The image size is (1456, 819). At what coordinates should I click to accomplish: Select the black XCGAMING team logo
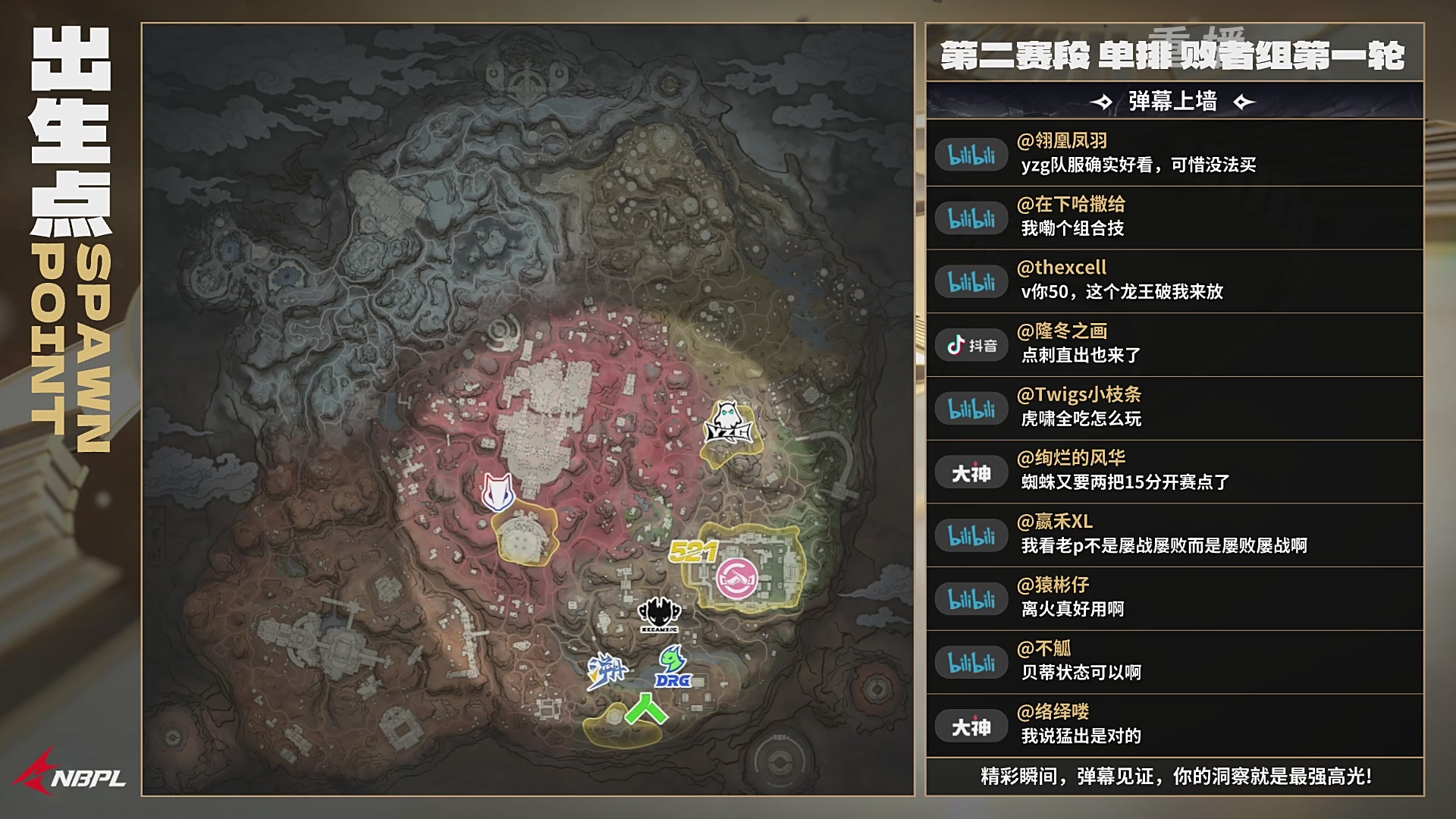658,614
